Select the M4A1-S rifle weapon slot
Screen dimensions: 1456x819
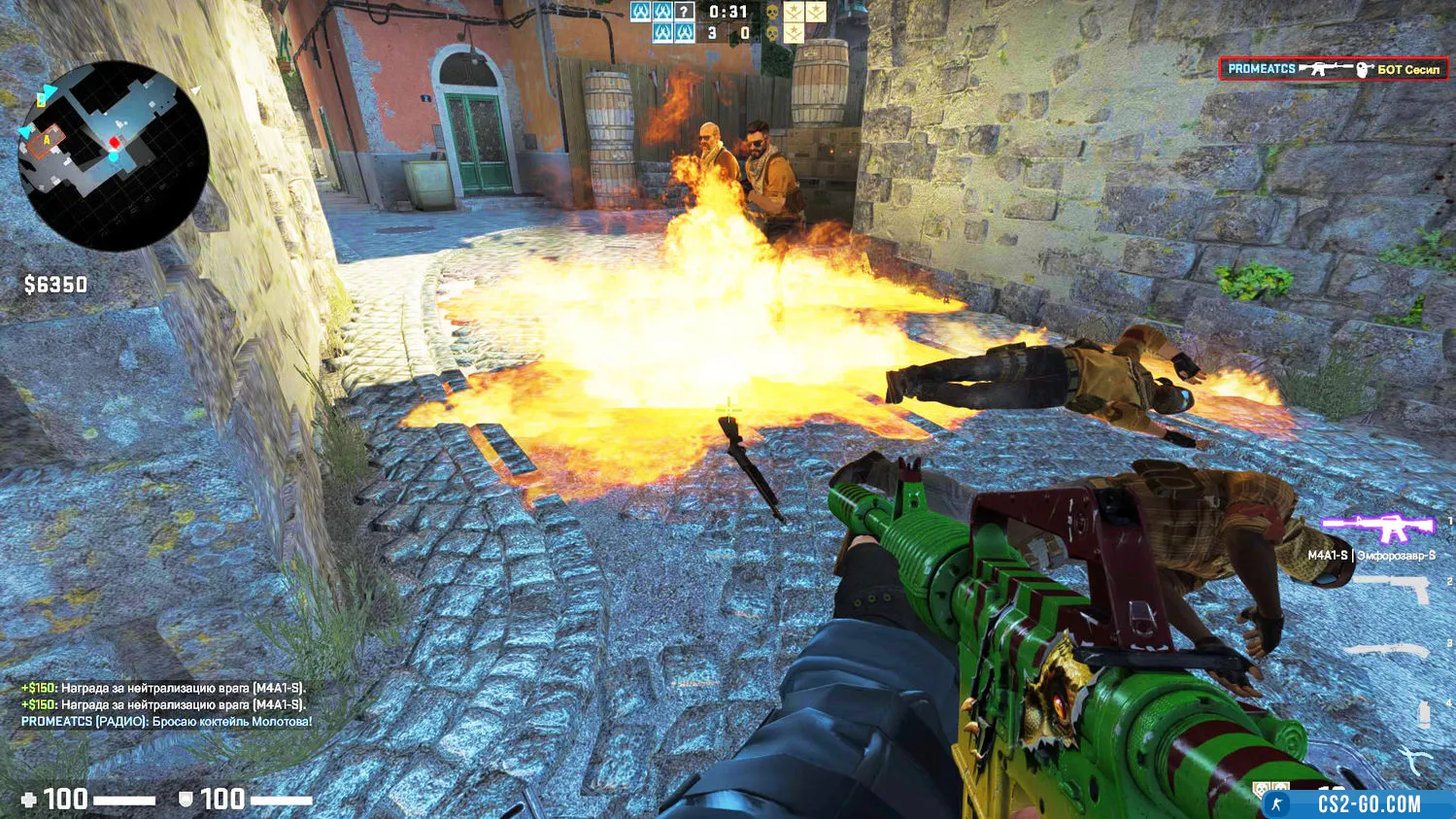click(1377, 528)
